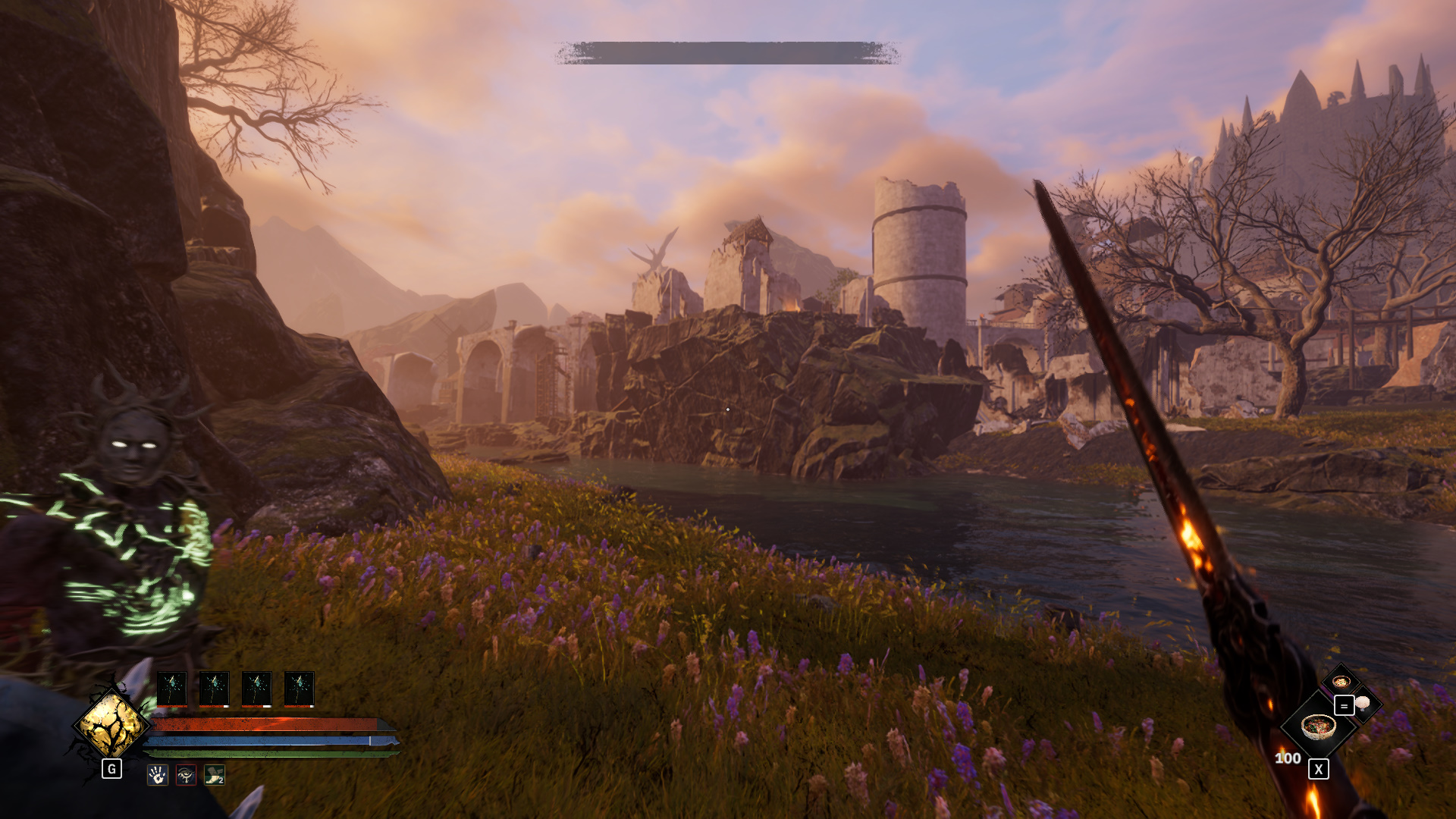Use the large stew bowl consumable
Screen dimensions: 1456x819
(1318, 726)
